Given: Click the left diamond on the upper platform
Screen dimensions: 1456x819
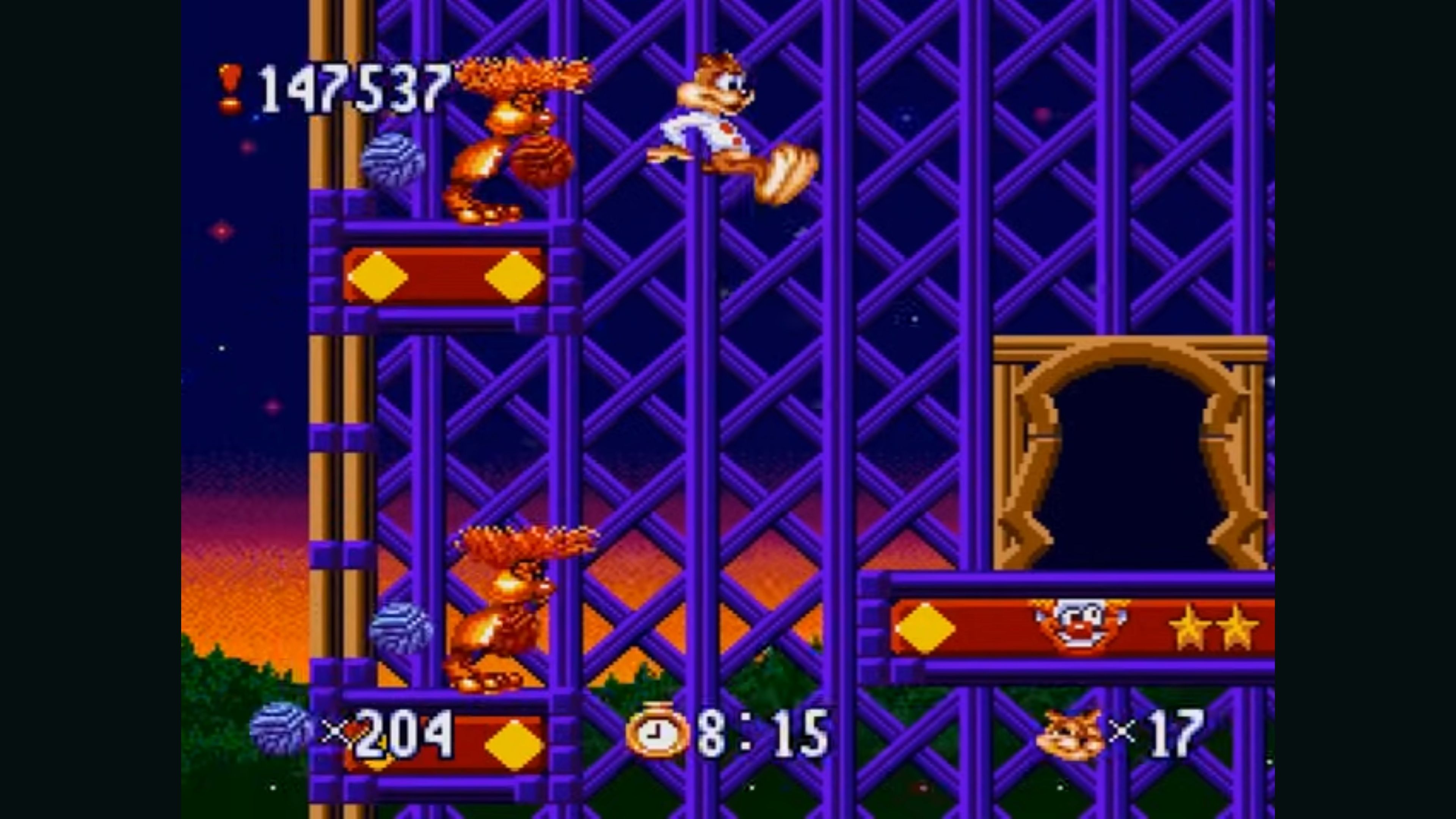Looking at the screenshot, I should [x=378, y=276].
